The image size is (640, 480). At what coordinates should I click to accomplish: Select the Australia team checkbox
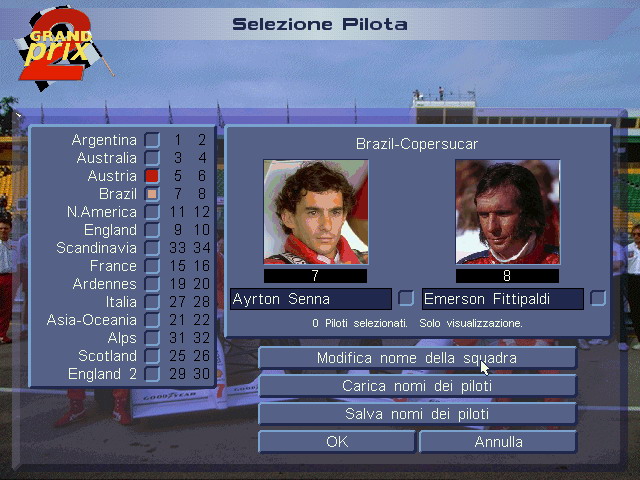tap(152, 158)
